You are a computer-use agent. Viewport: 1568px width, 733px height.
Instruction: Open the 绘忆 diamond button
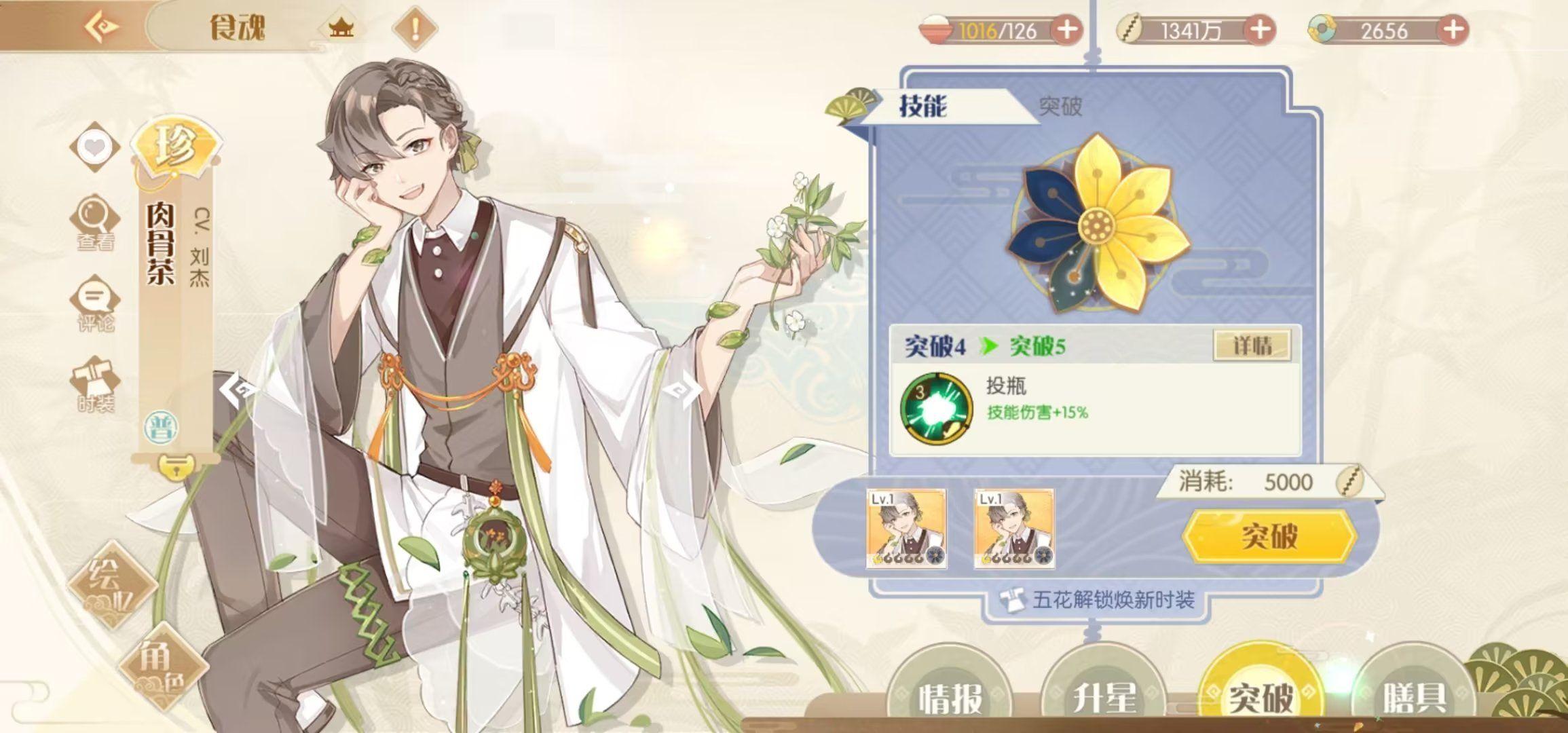113,584
